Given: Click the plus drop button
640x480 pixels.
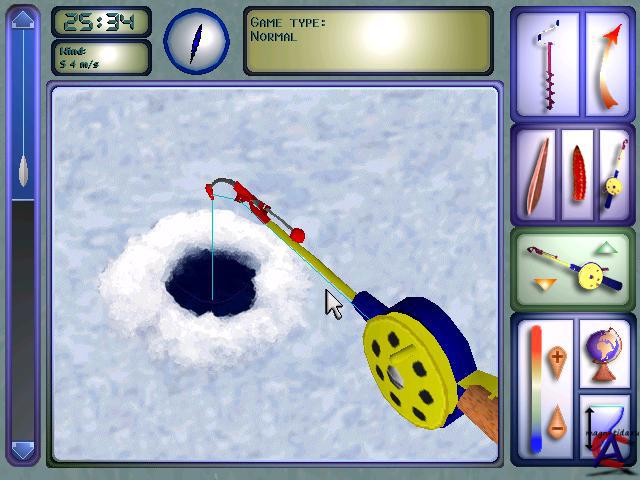Looking at the screenshot, I should 557,355.
